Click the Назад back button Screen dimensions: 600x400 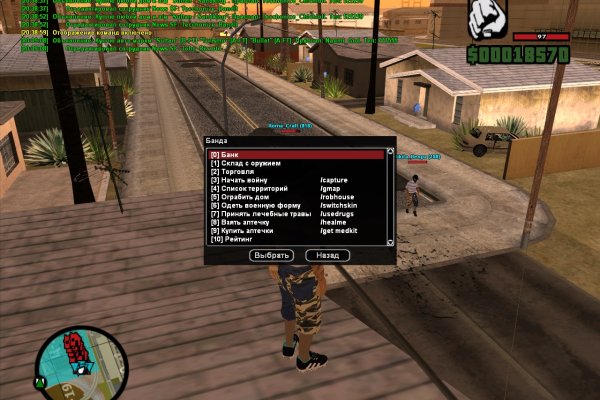pos(327,256)
